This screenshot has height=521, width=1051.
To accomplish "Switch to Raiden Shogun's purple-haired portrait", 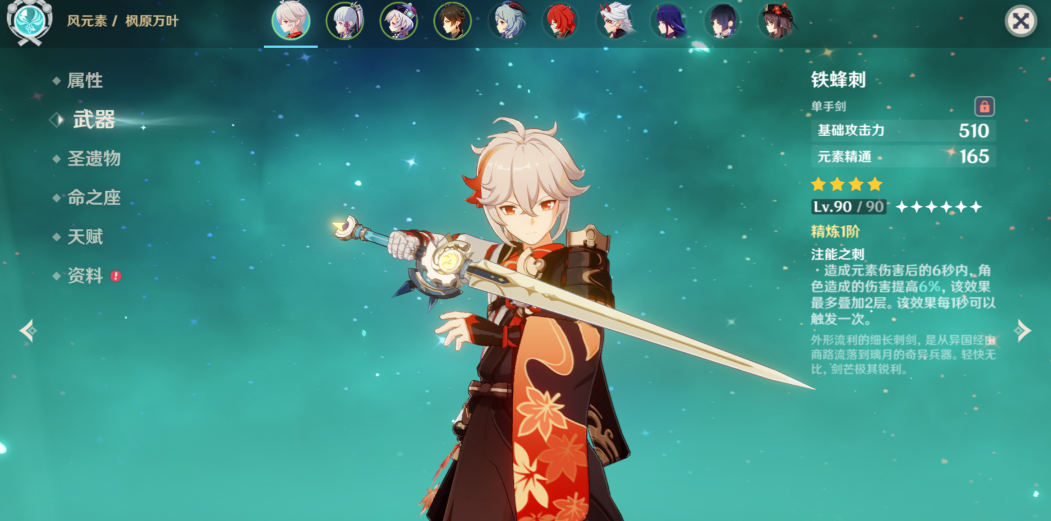I will [x=669, y=21].
